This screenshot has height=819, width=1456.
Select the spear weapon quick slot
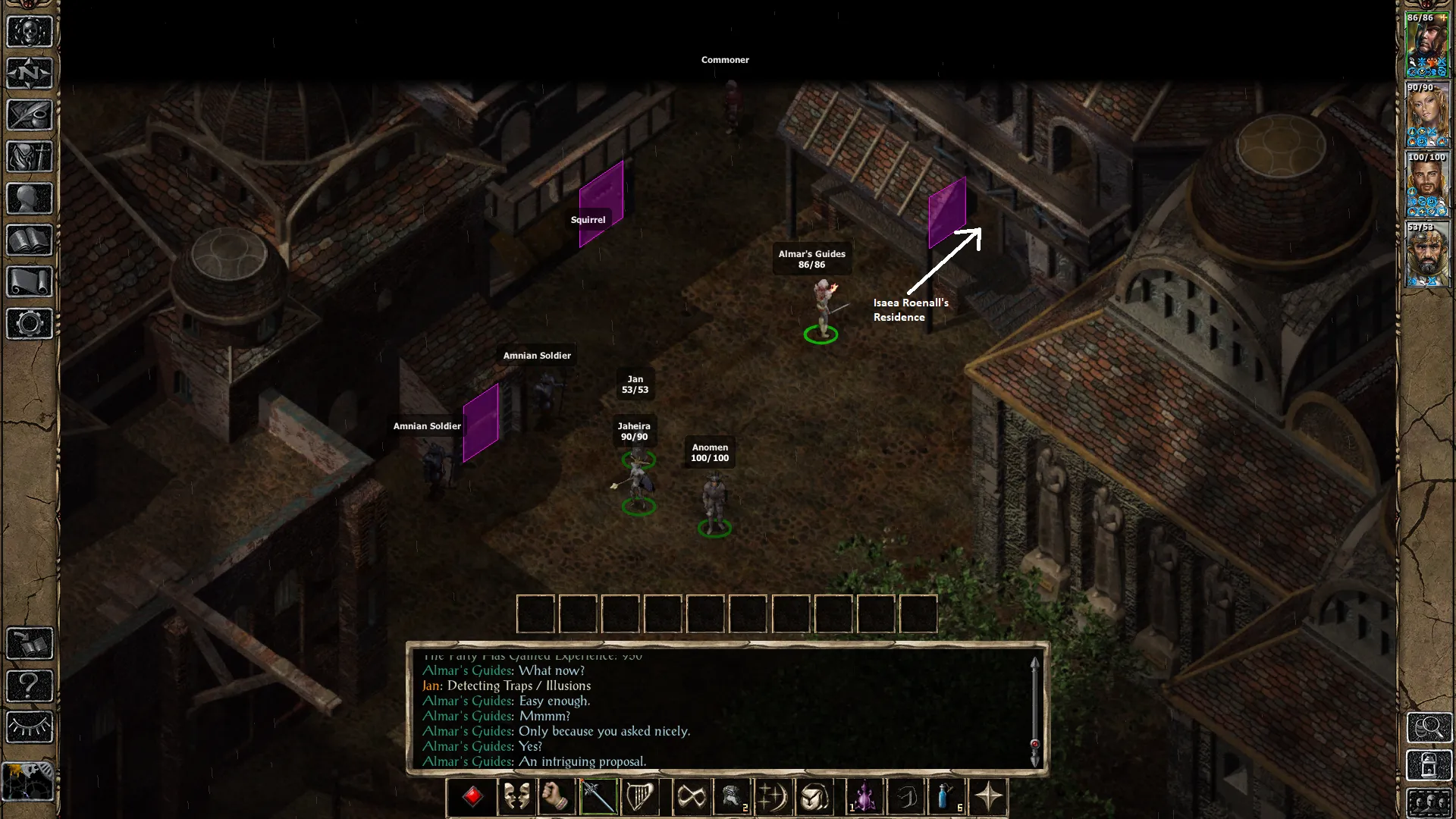click(x=598, y=797)
